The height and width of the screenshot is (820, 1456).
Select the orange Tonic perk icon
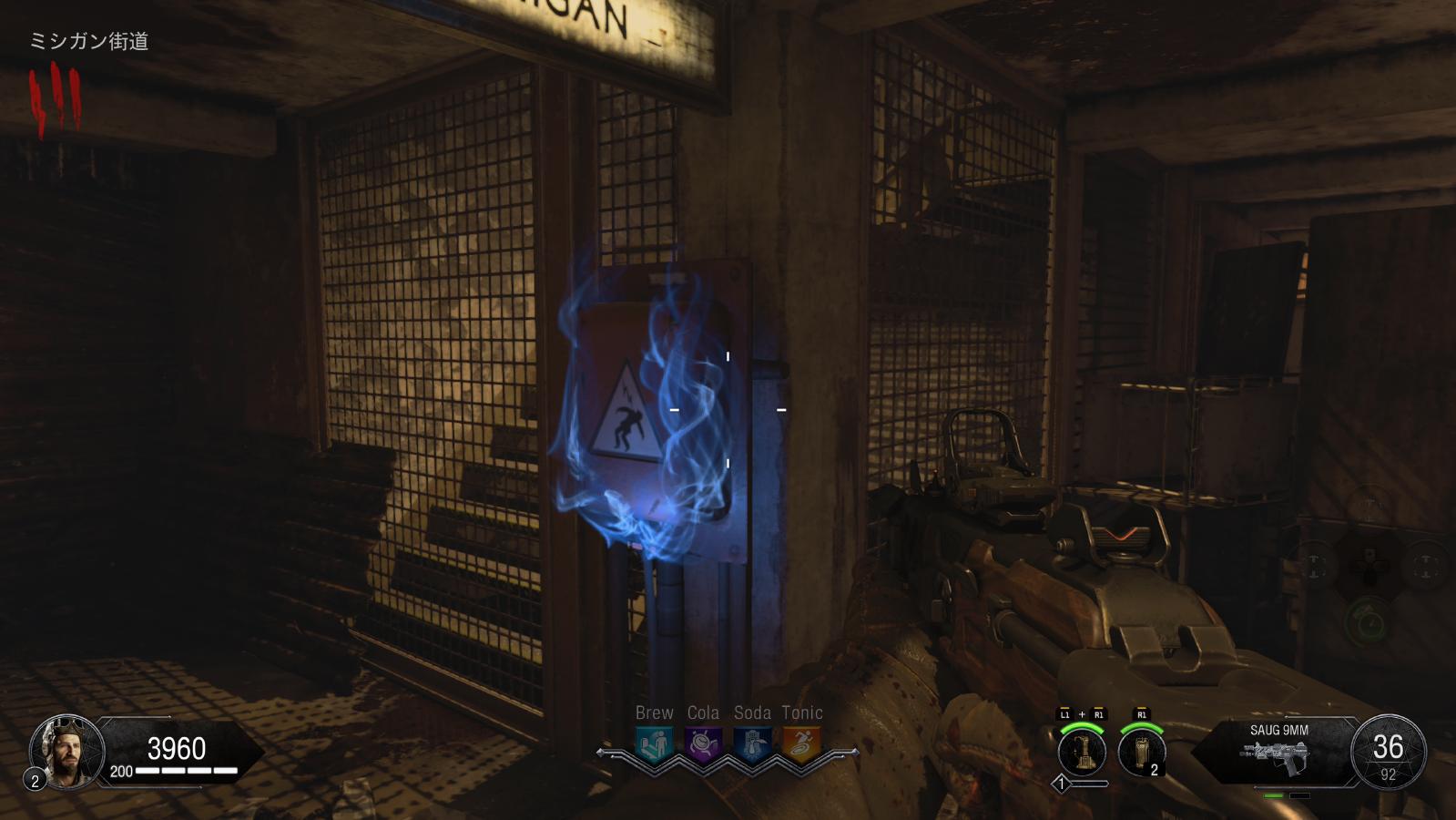point(801,744)
